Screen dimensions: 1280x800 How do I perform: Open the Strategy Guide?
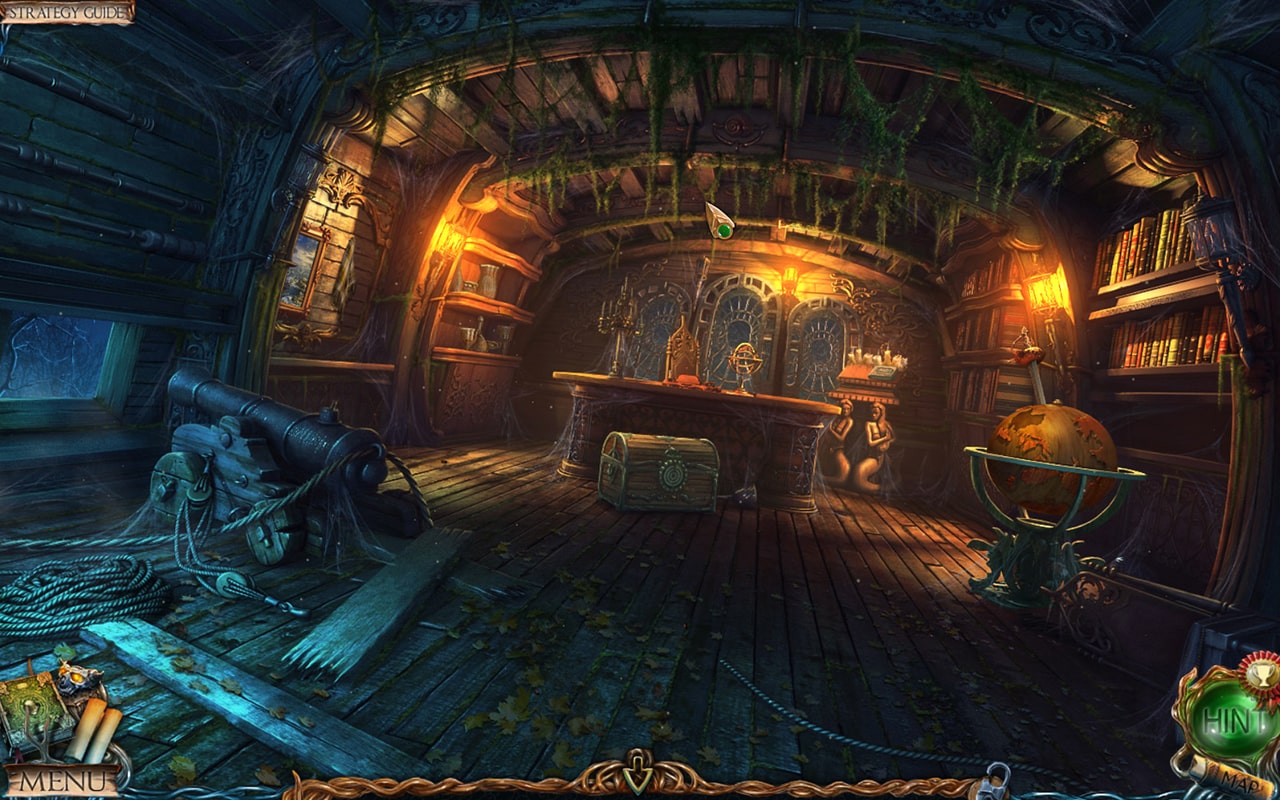point(66,12)
